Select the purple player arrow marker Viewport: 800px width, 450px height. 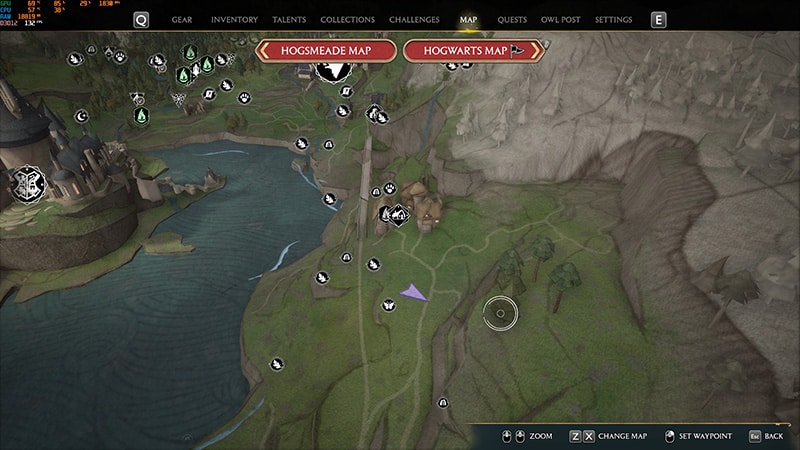point(413,292)
